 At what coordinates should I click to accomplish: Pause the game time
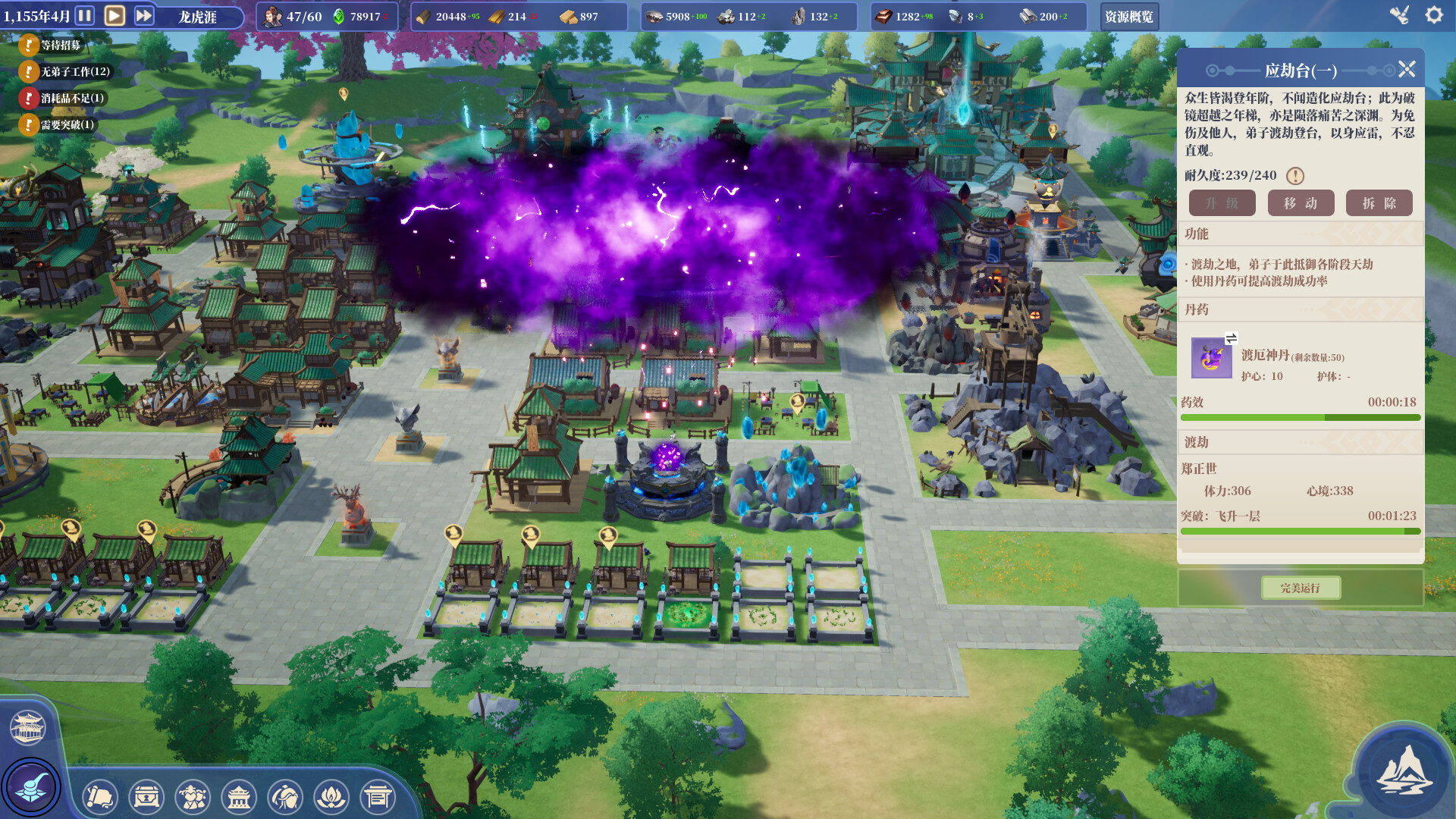pyautogui.click(x=85, y=16)
